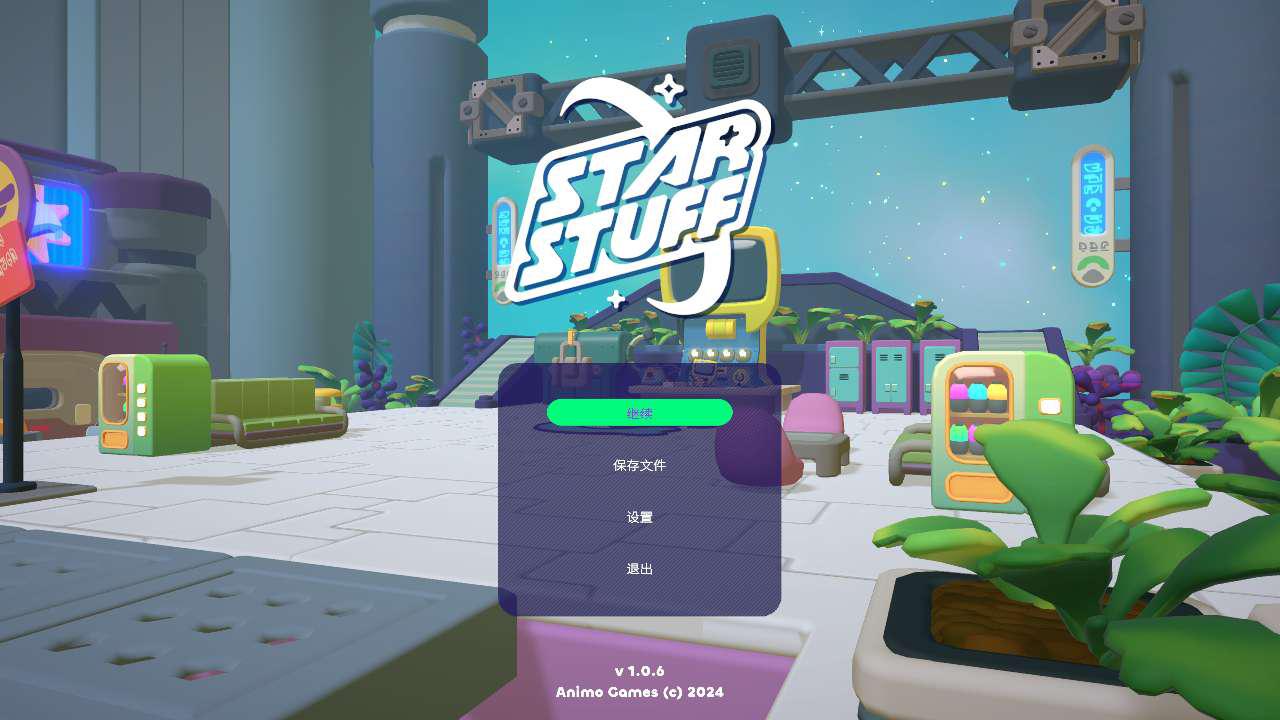Open the 设置 (Settings) menu
This screenshot has width=1280, height=720.
[x=639, y=517]
